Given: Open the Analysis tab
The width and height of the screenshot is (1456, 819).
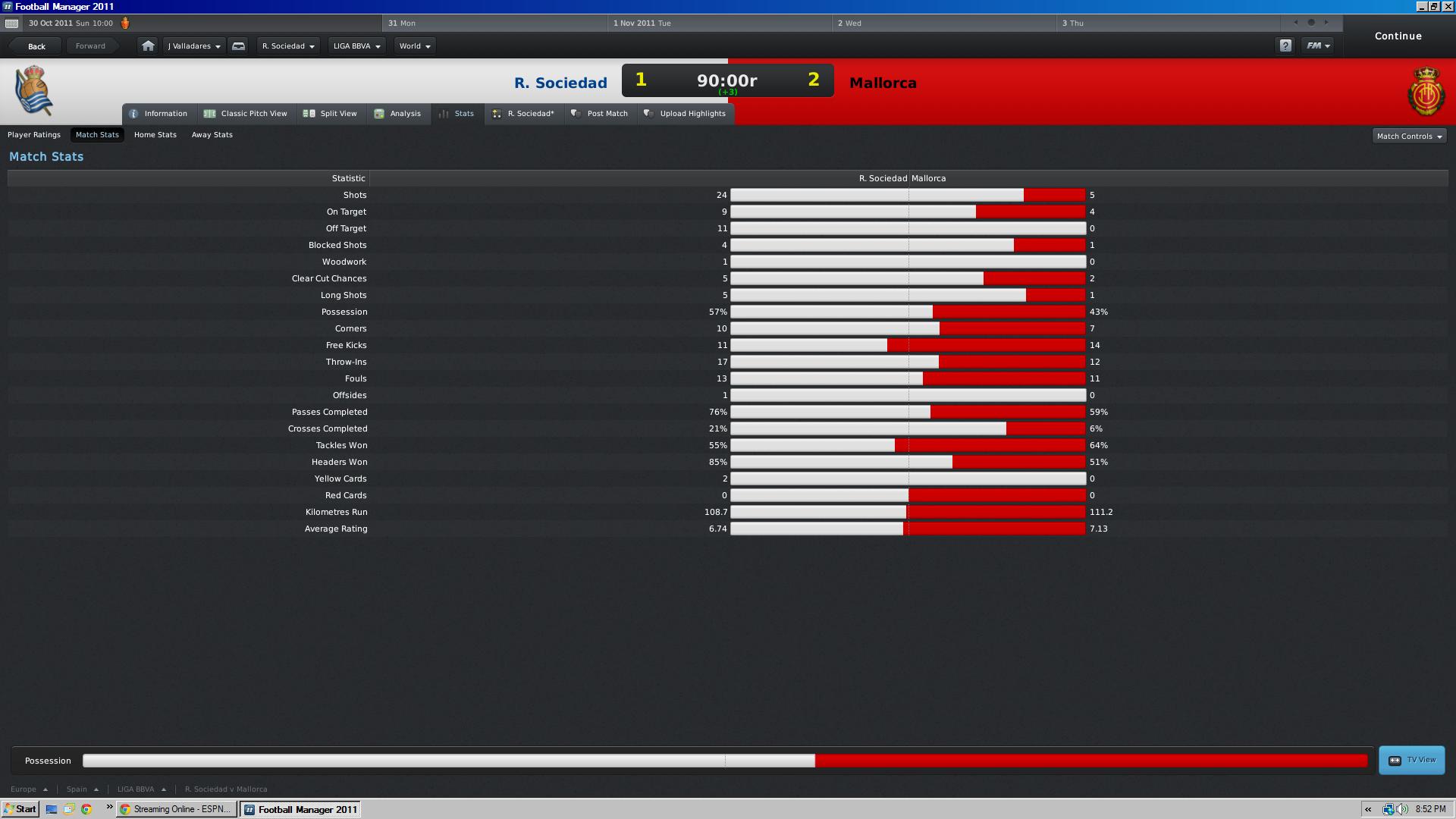Looking at the screenshot, I should [398, 114].
